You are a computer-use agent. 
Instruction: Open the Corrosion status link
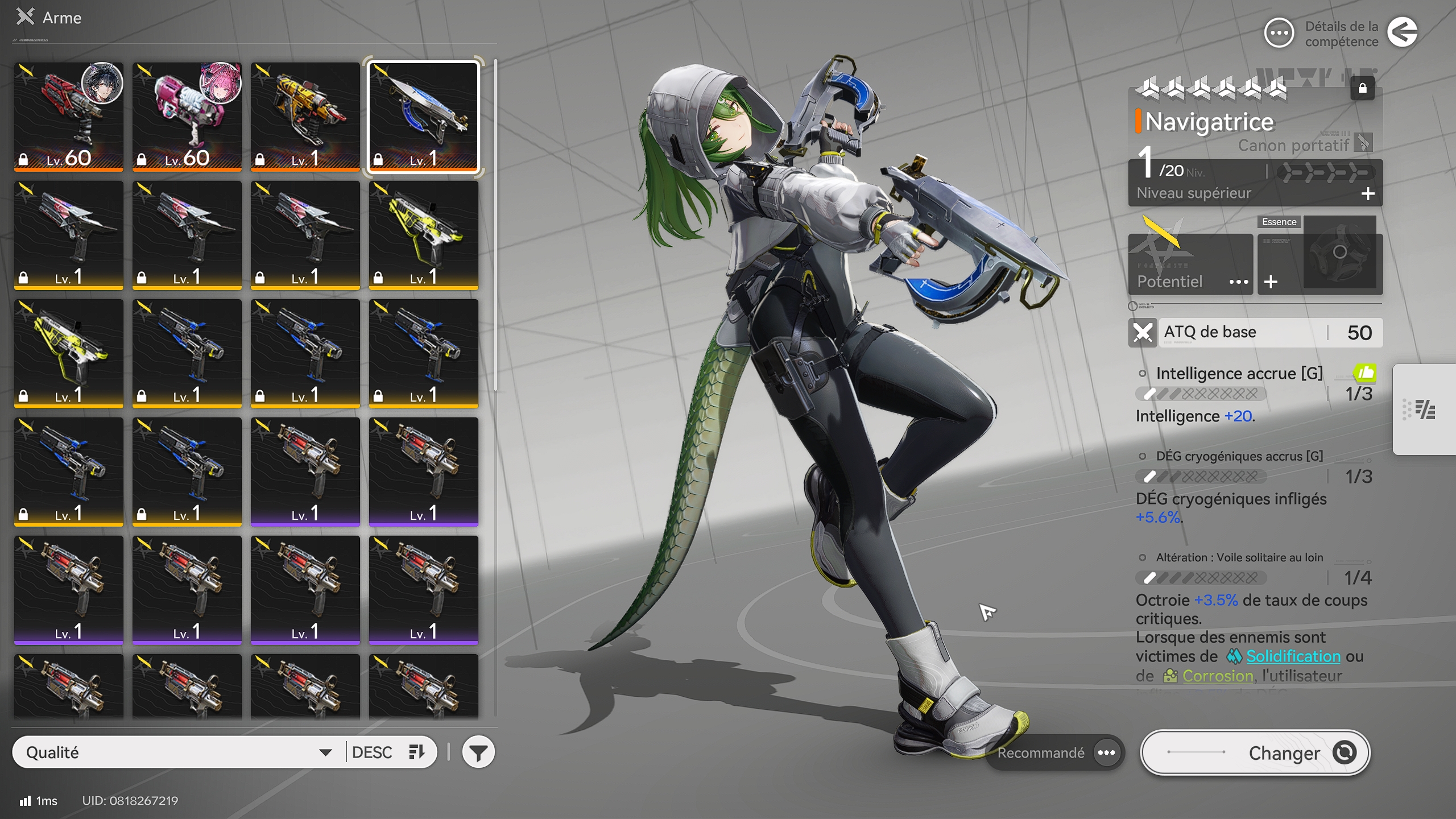(1217, 676)
